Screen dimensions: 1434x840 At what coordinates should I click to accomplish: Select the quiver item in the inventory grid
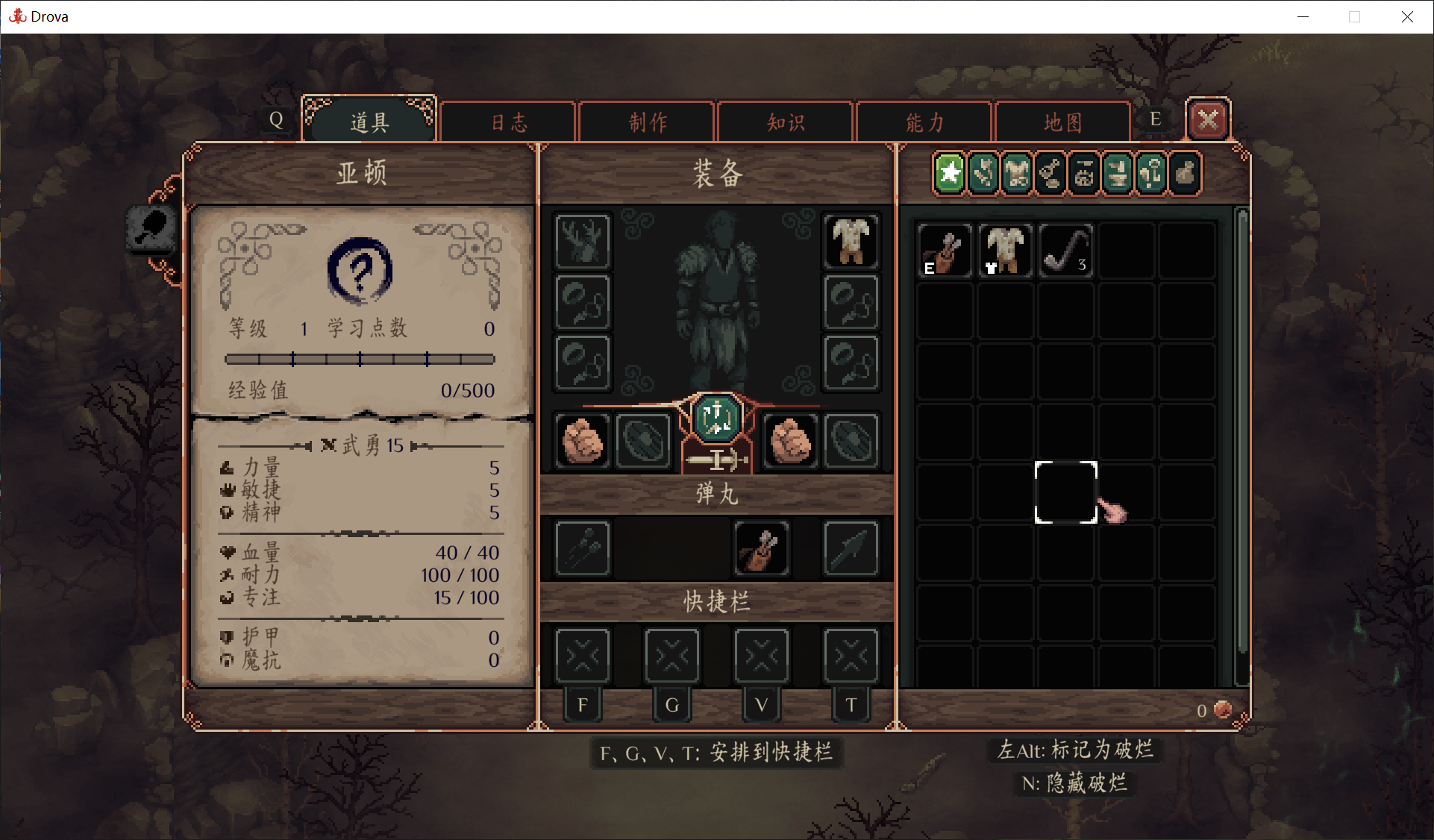point(945,251)
